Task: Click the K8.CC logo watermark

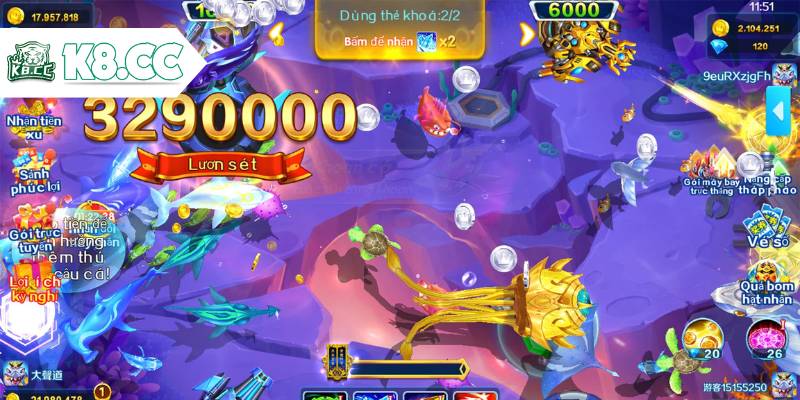Action: (95, 63)
